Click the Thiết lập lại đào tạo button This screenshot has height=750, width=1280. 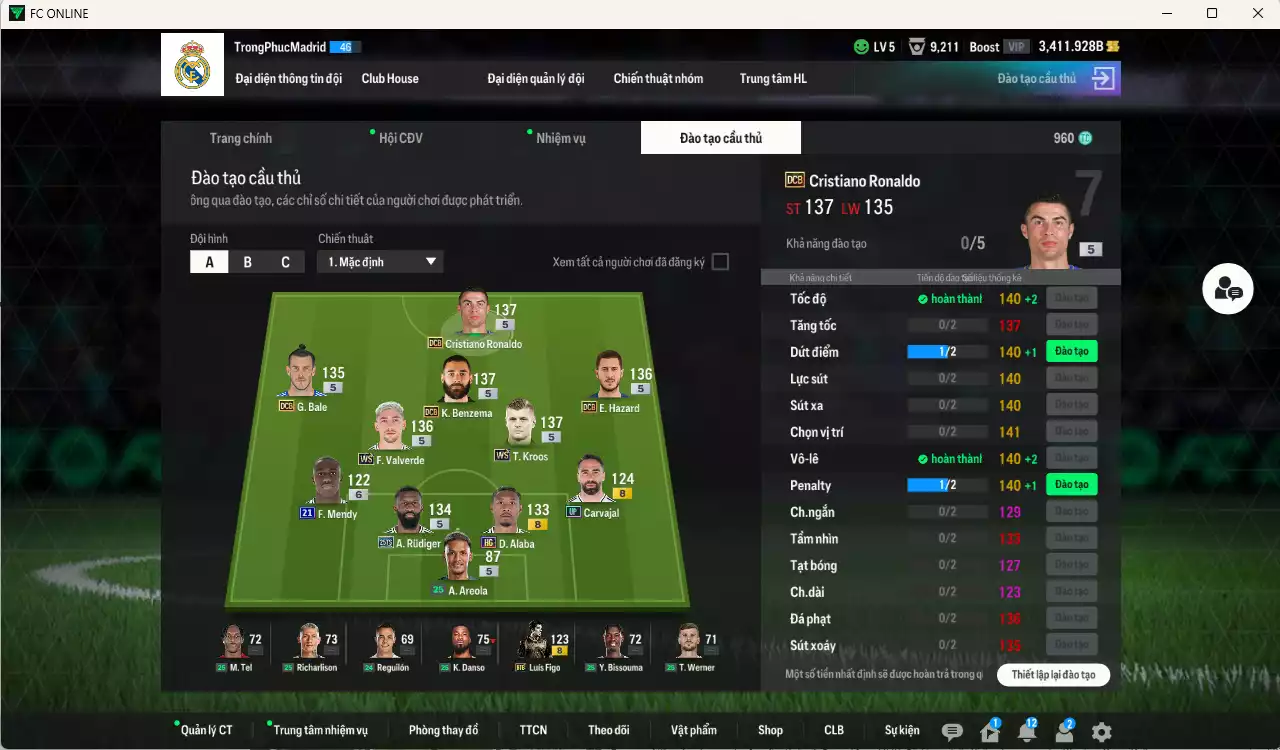click(x=1053, y=674)
